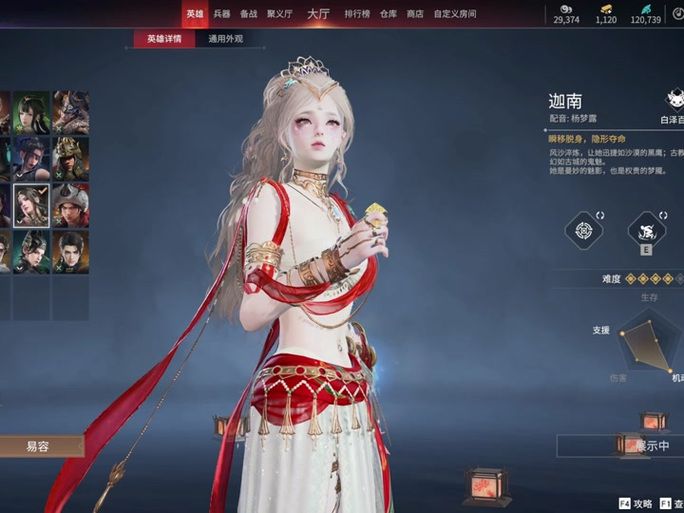The width and height of the screenshot is (684, 513).
Task: Go to the 聚义厅 tab
Action: click(279, 14)
